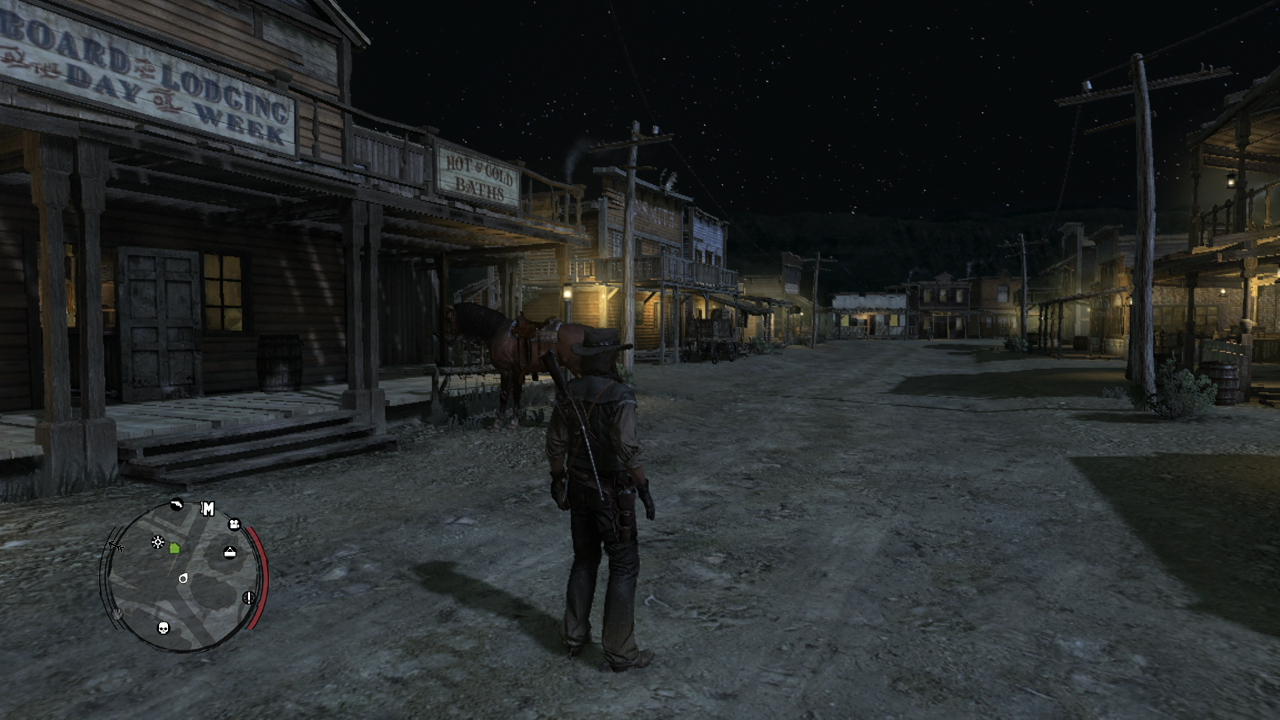Click the player position marker on minimap
Screen dimensions: 1280x720
pyautogui.click(x=183, y=578)
